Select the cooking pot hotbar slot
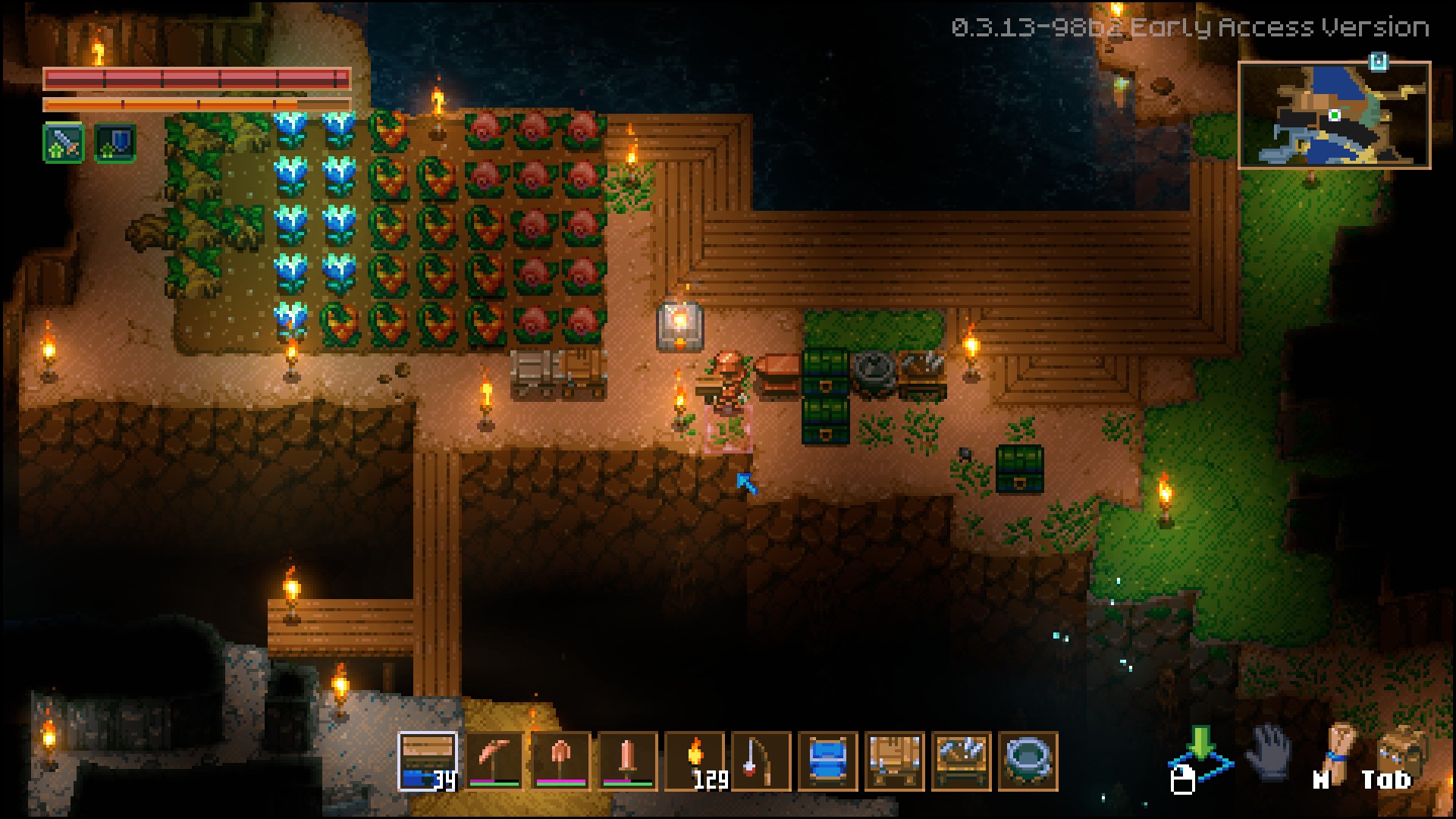The image size is (1456, 819). click(x=1028, y=761)
